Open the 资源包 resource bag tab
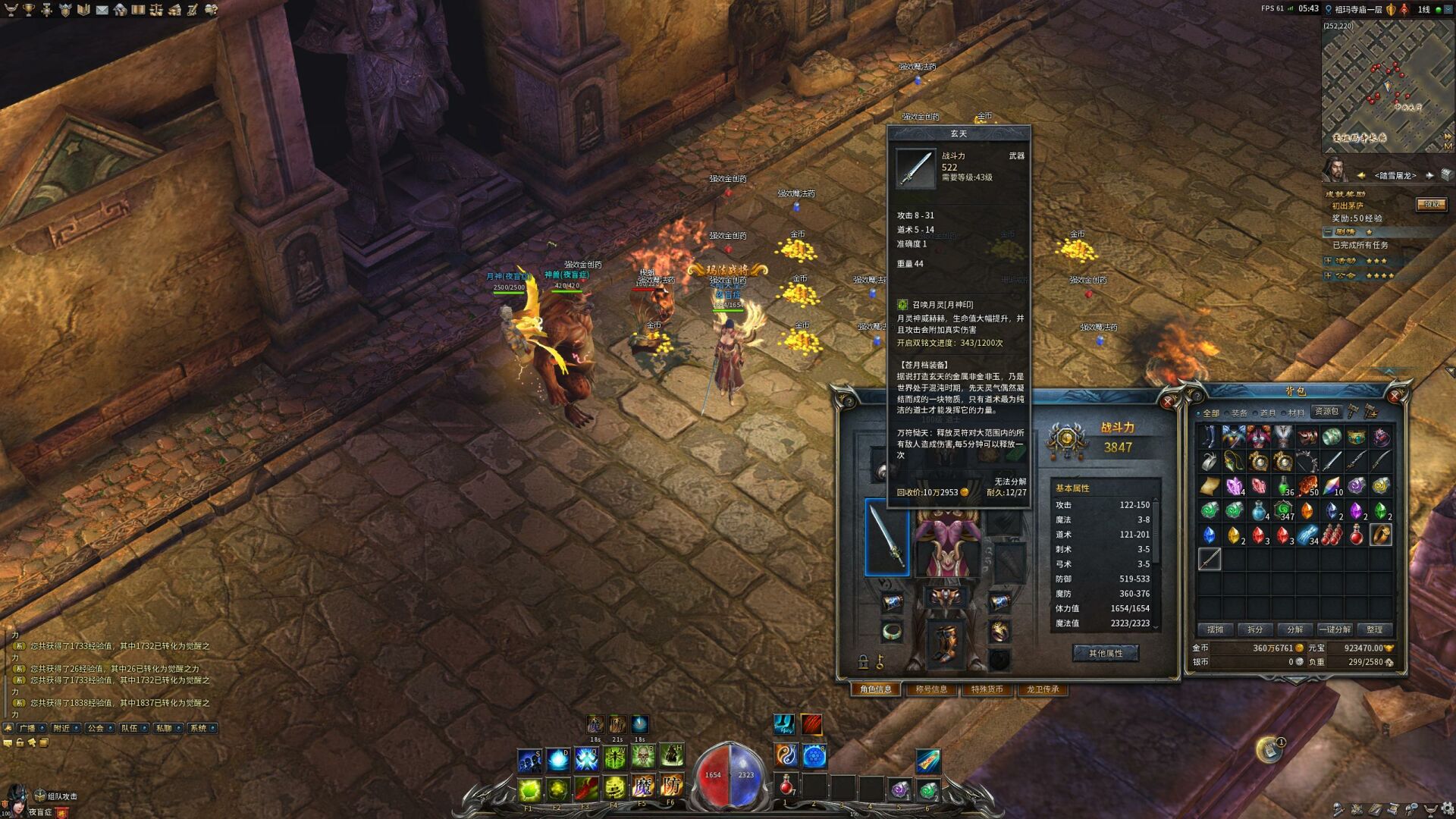 pyautogui.click(x=1327, y=411)
